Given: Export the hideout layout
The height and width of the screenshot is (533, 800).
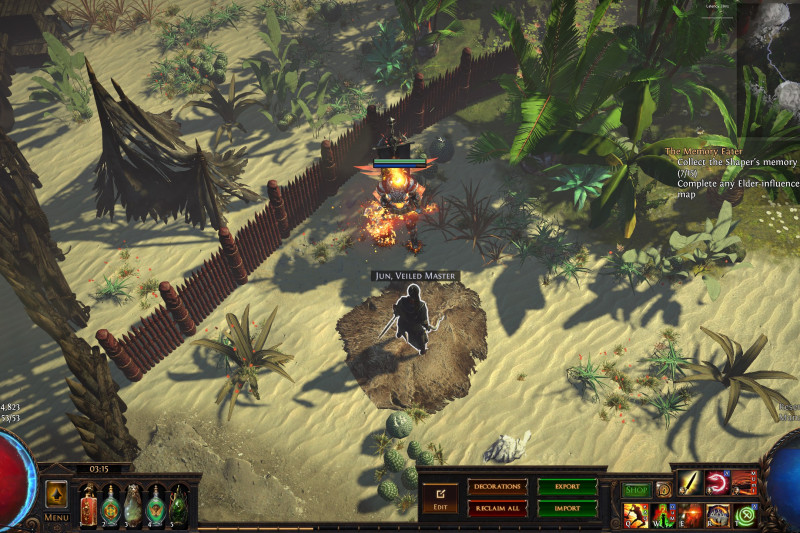Looking at the screenshot, I should [567, 487].
